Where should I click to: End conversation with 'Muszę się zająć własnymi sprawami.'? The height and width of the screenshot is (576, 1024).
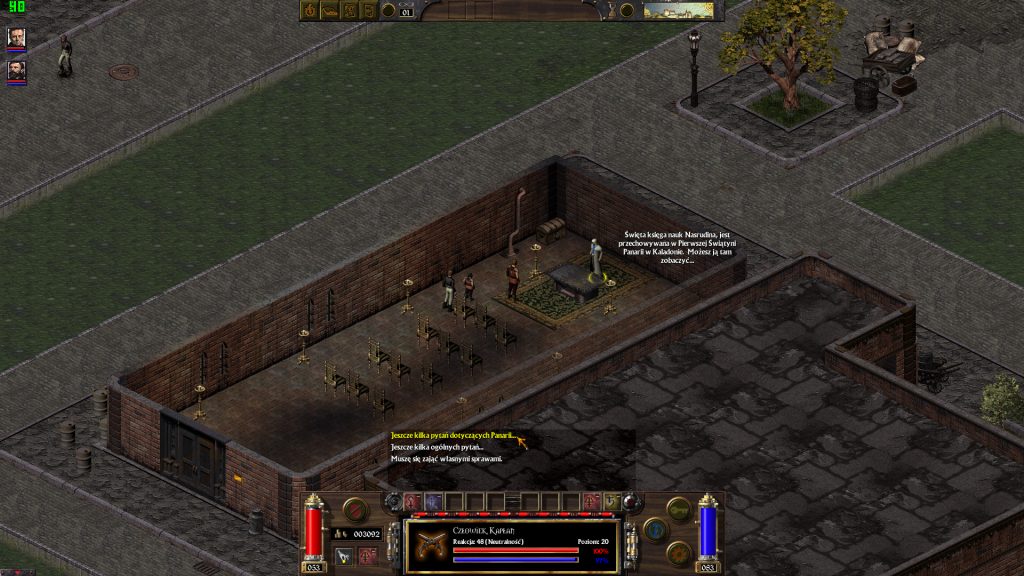click(446, 458)
